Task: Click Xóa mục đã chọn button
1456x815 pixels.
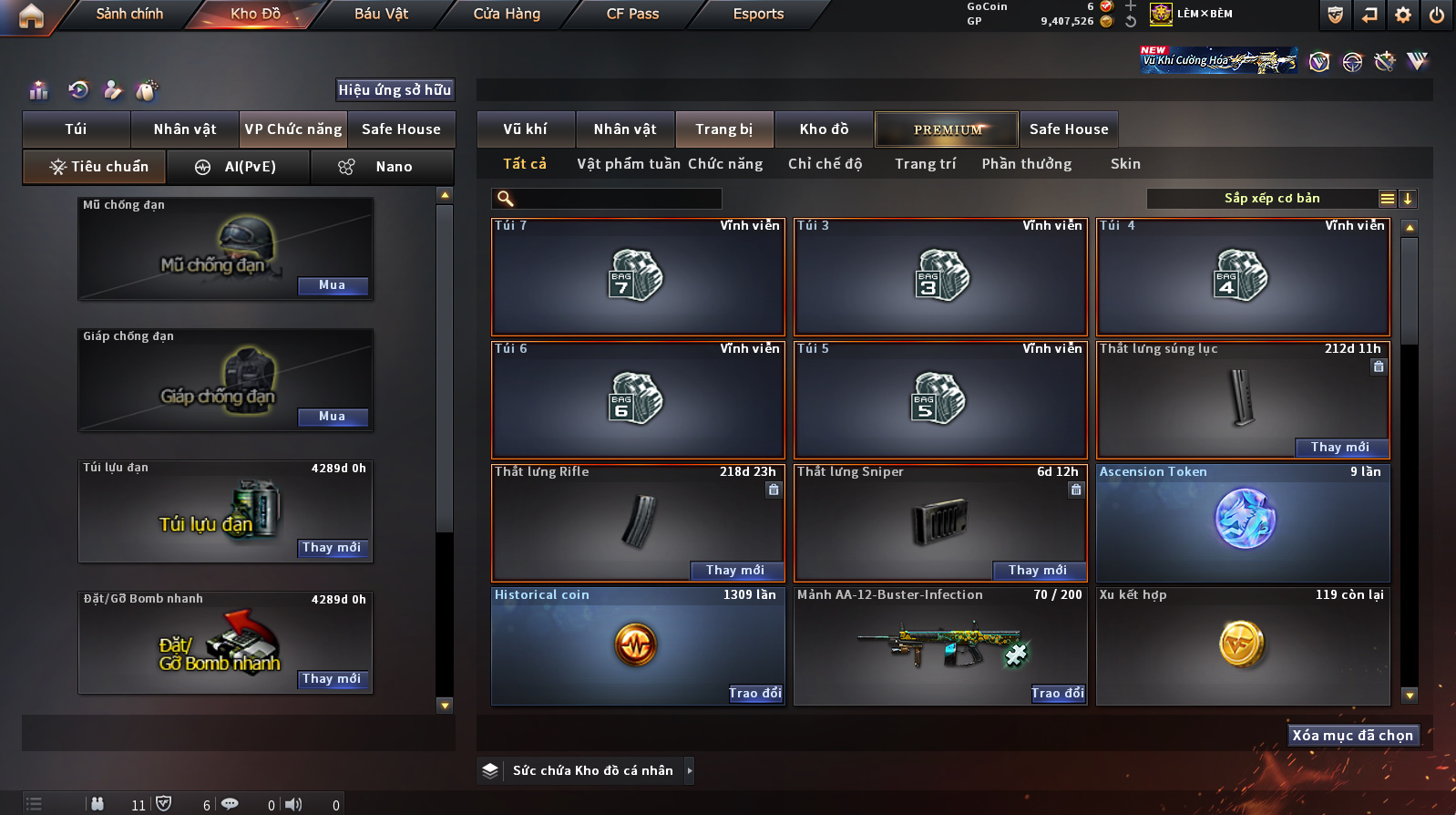Action: click(1353, 736)
